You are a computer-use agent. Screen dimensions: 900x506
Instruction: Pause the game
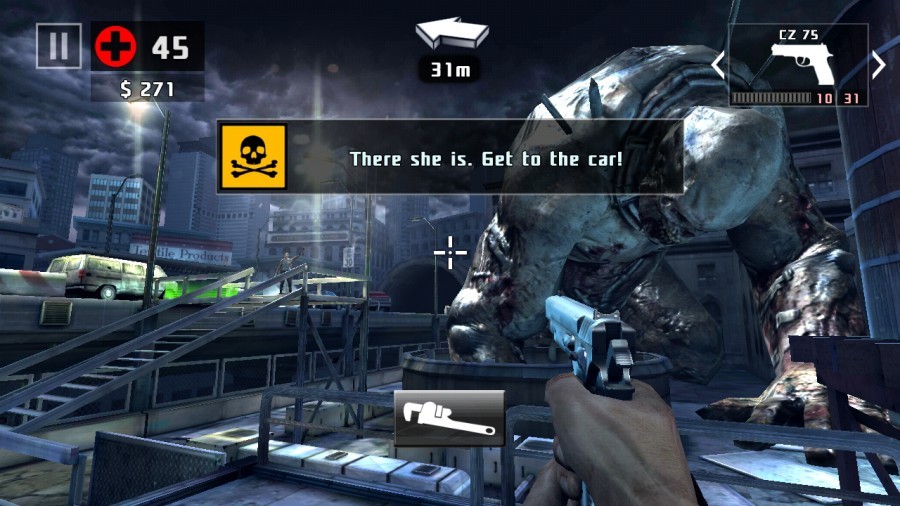58,45
